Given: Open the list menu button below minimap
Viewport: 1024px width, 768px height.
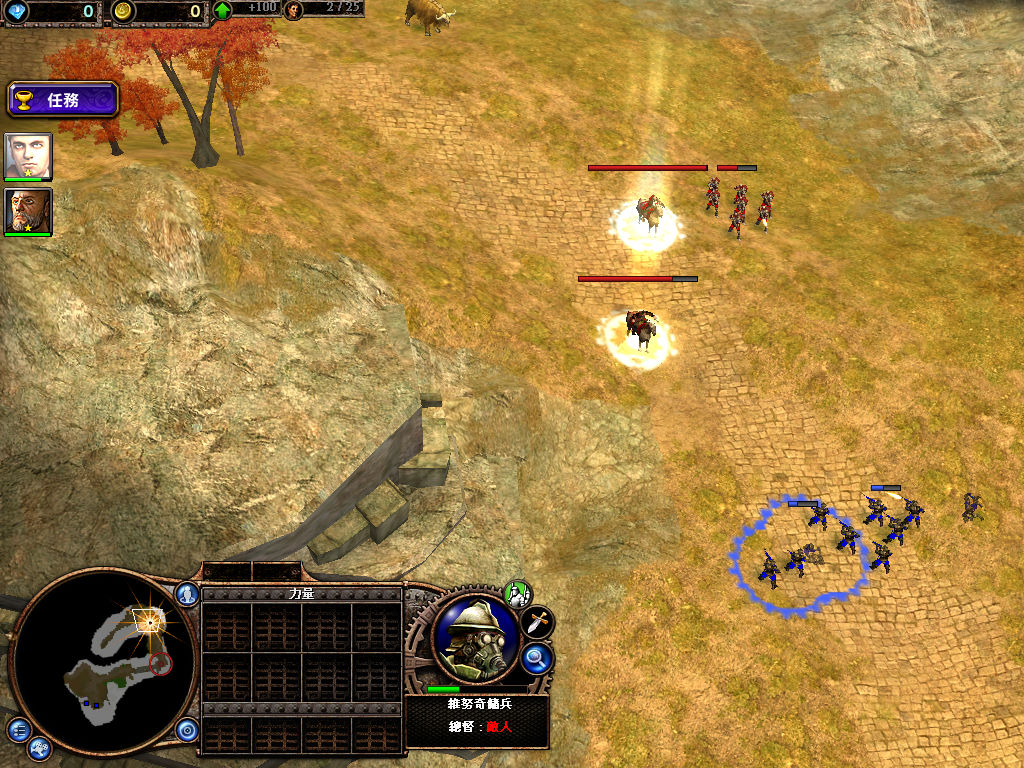Looking at the screenshot, I should [x=18, y=729].
